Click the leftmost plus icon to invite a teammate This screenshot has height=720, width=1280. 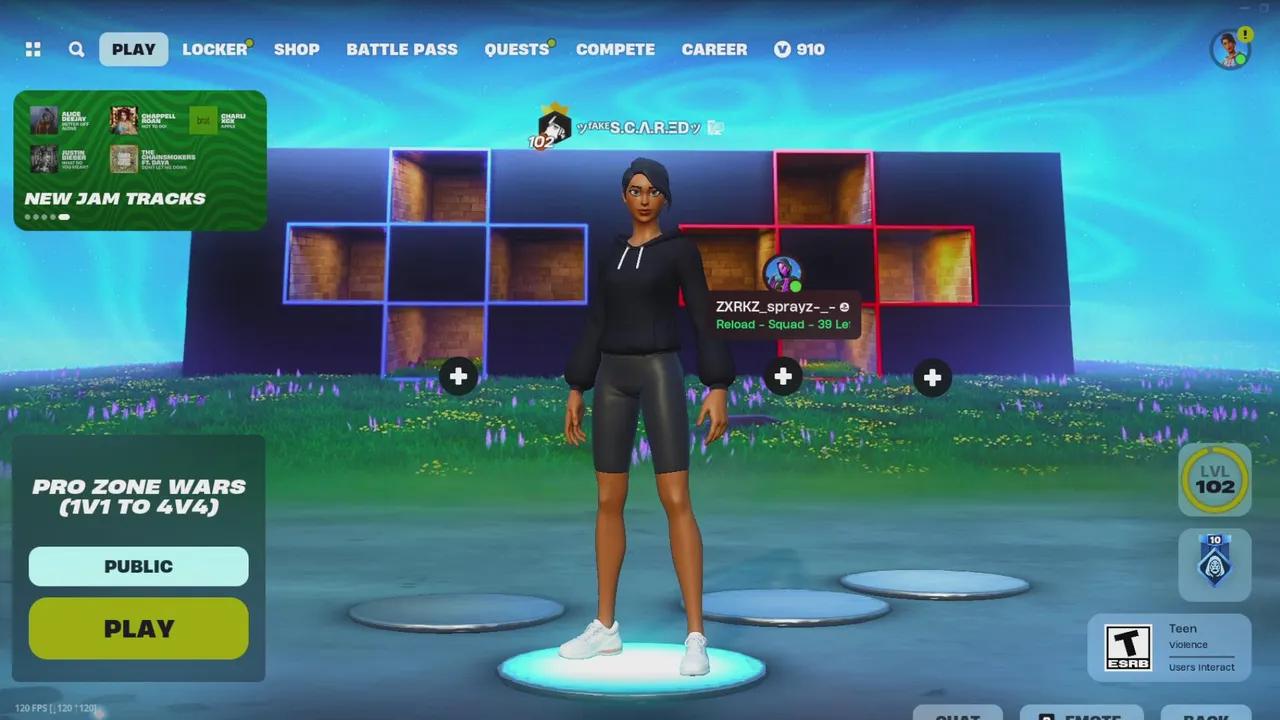click(x=458, y=377)
